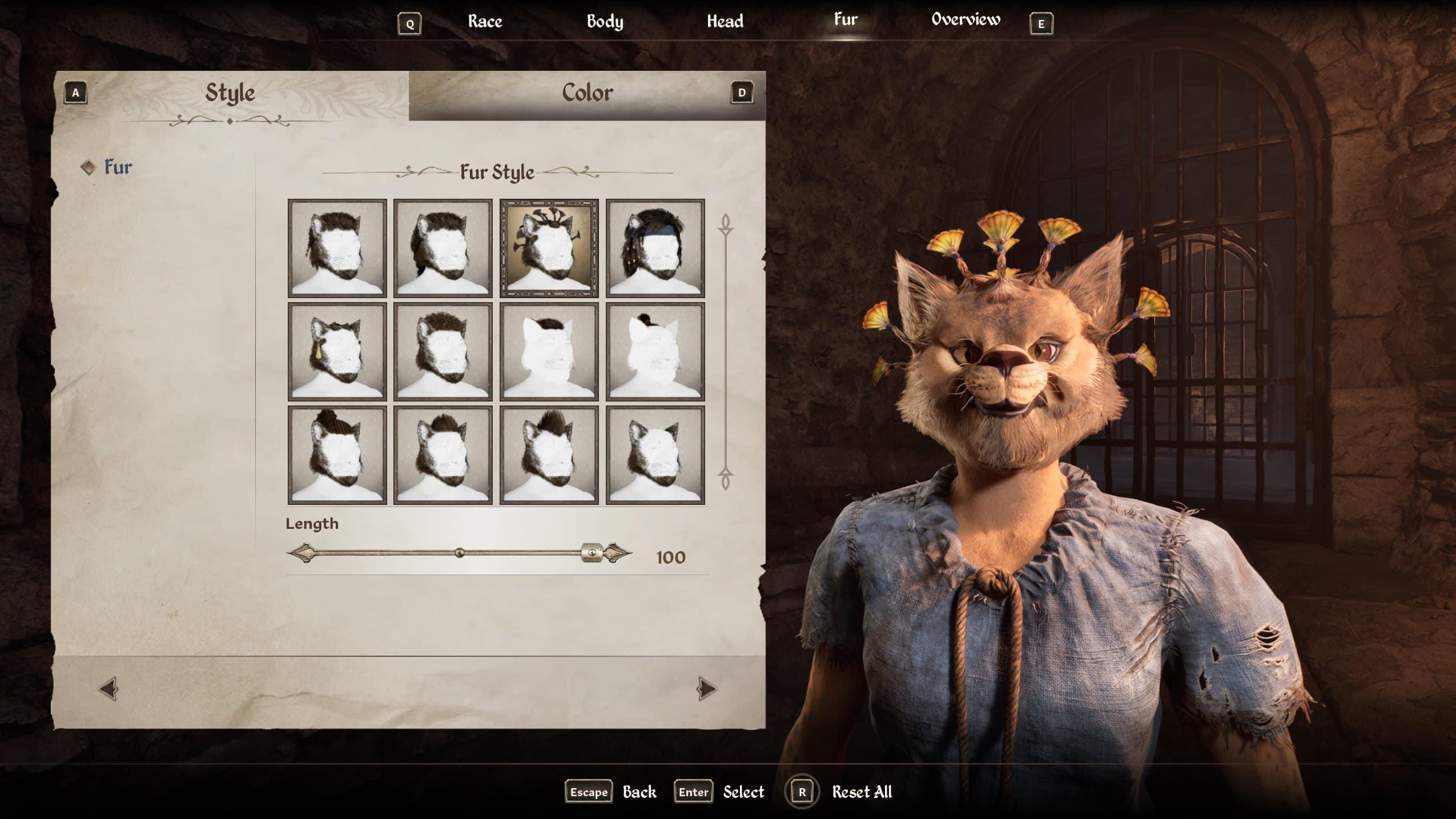Image resolution: width=1456 pixels, height=819 pixels.
Task: Go to the Head customization category
Action: pos(726,21)
